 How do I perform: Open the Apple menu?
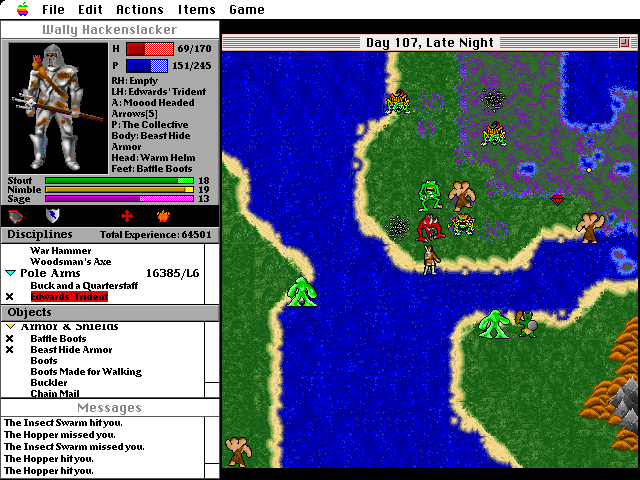point(19,9)
